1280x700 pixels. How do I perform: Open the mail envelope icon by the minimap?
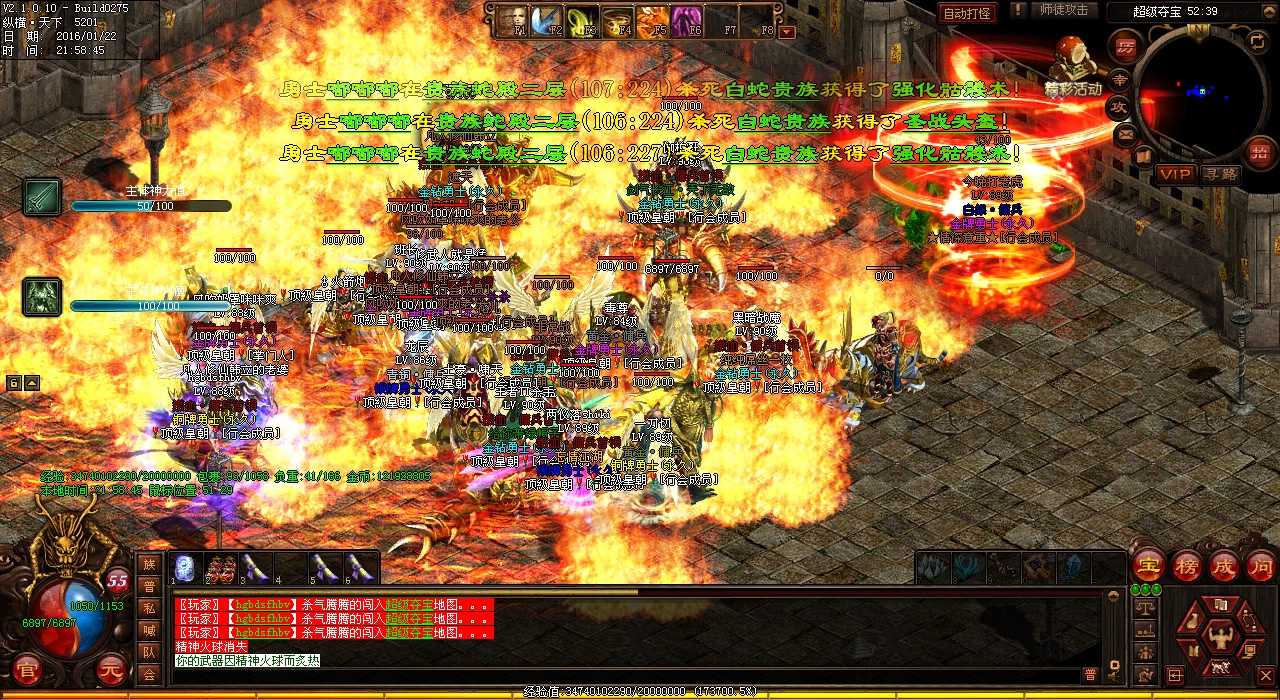click(1126, 133)
